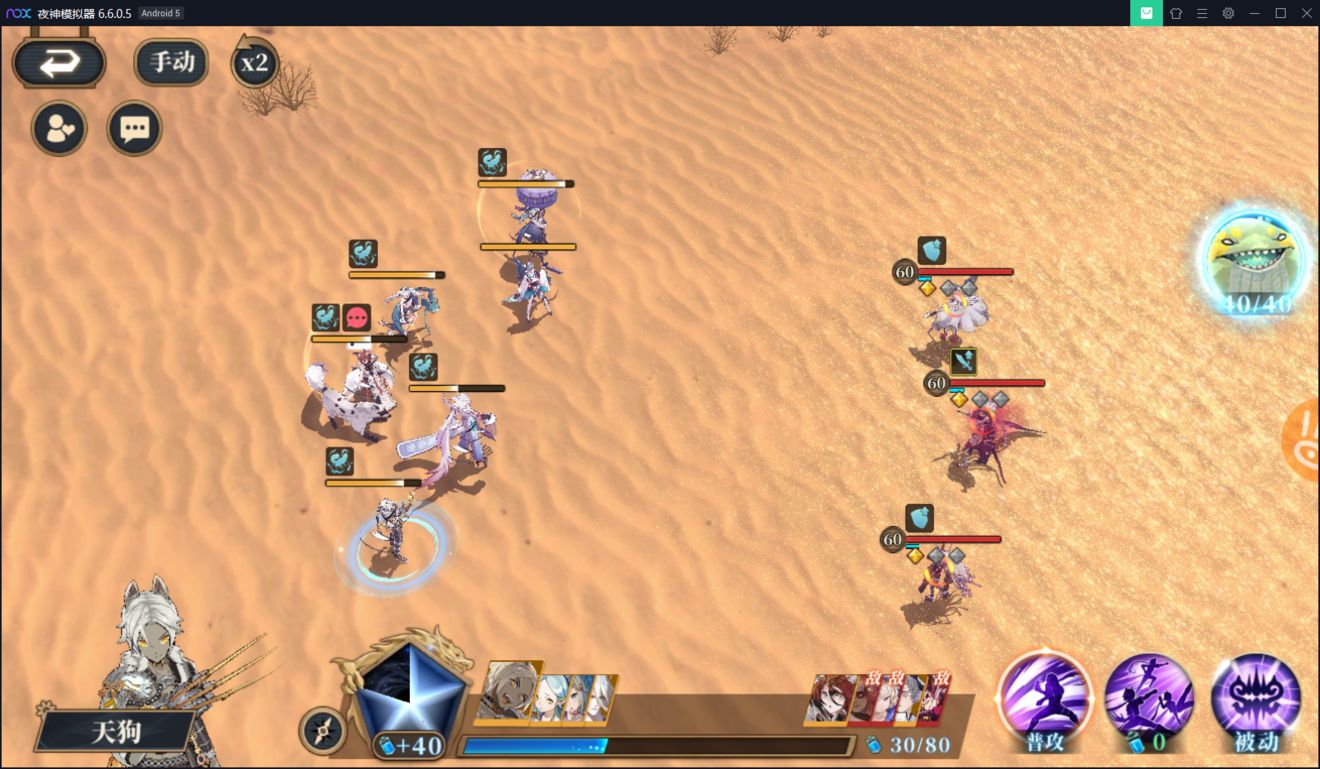This screenshot has width=1320, height=769.
Task: Select the red-haired enemy turn portrait
Action: (x=832, y=698)
